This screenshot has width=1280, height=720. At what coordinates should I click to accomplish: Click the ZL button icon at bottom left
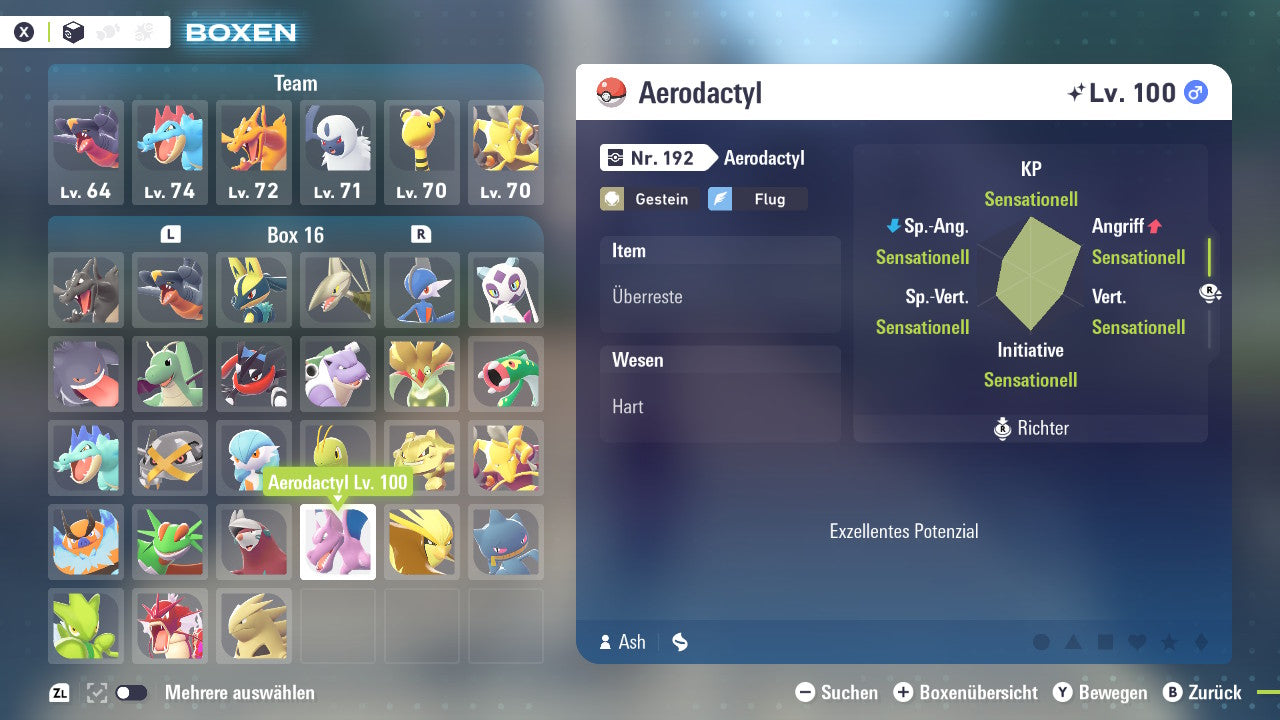[57, 692]
